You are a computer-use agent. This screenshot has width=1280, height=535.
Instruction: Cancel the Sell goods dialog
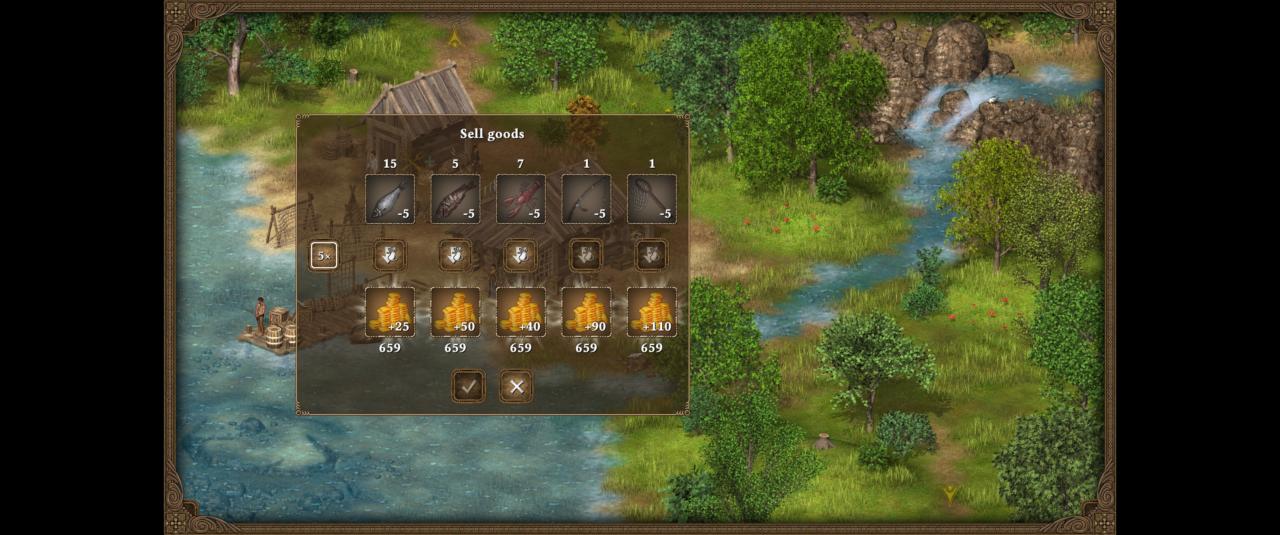tap(516, 386)
